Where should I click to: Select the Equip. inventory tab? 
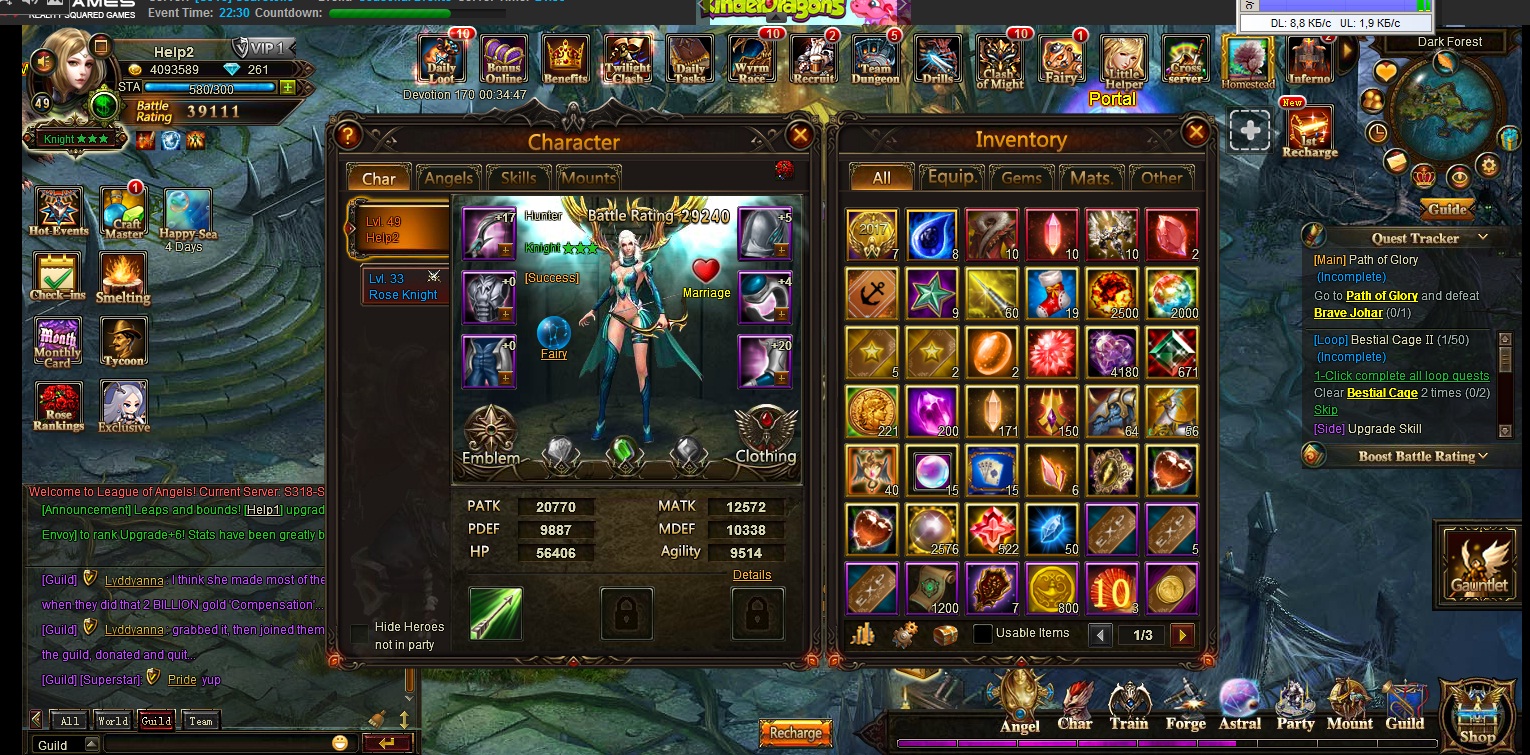pyautogui.click(x=951, y=177)
